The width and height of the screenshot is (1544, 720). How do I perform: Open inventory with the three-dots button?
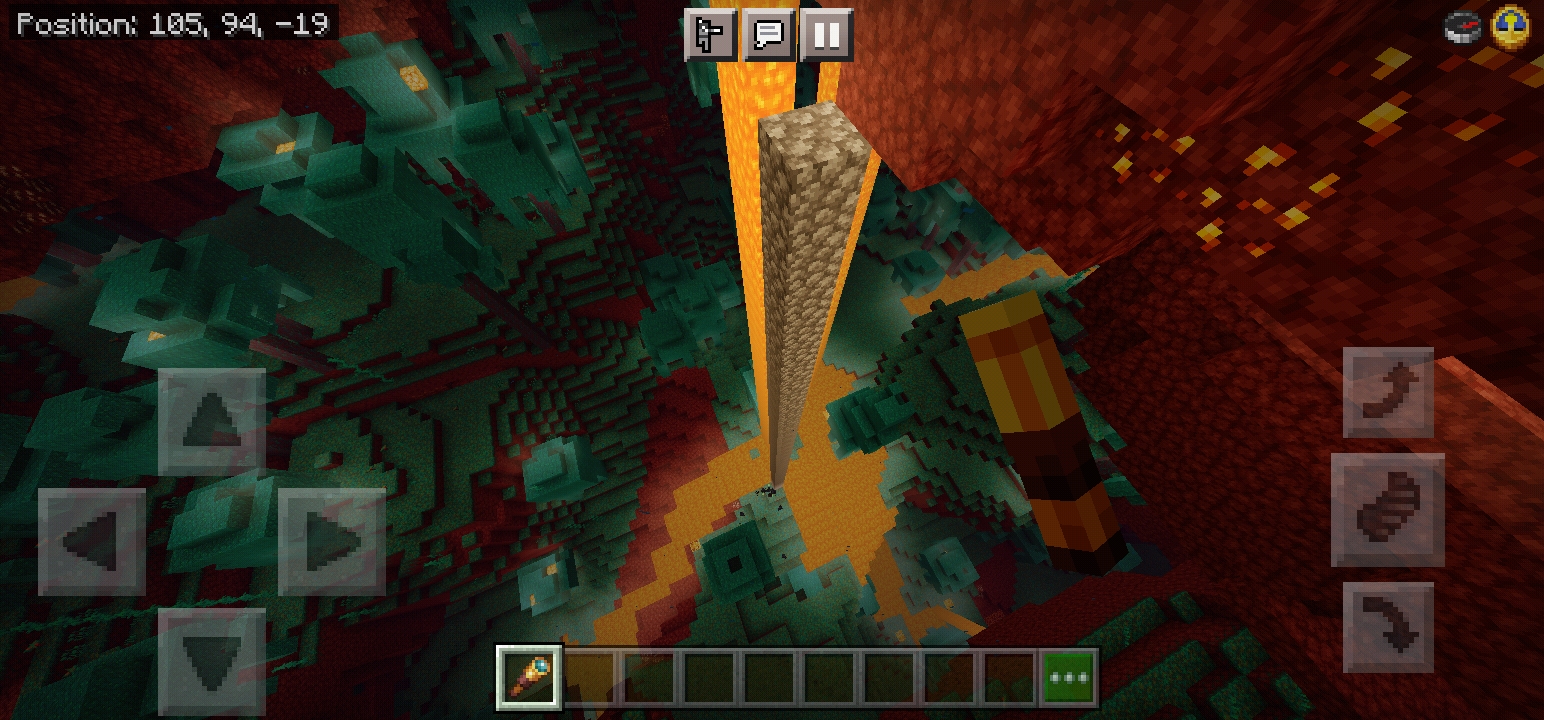click(x=1068, y=676)
